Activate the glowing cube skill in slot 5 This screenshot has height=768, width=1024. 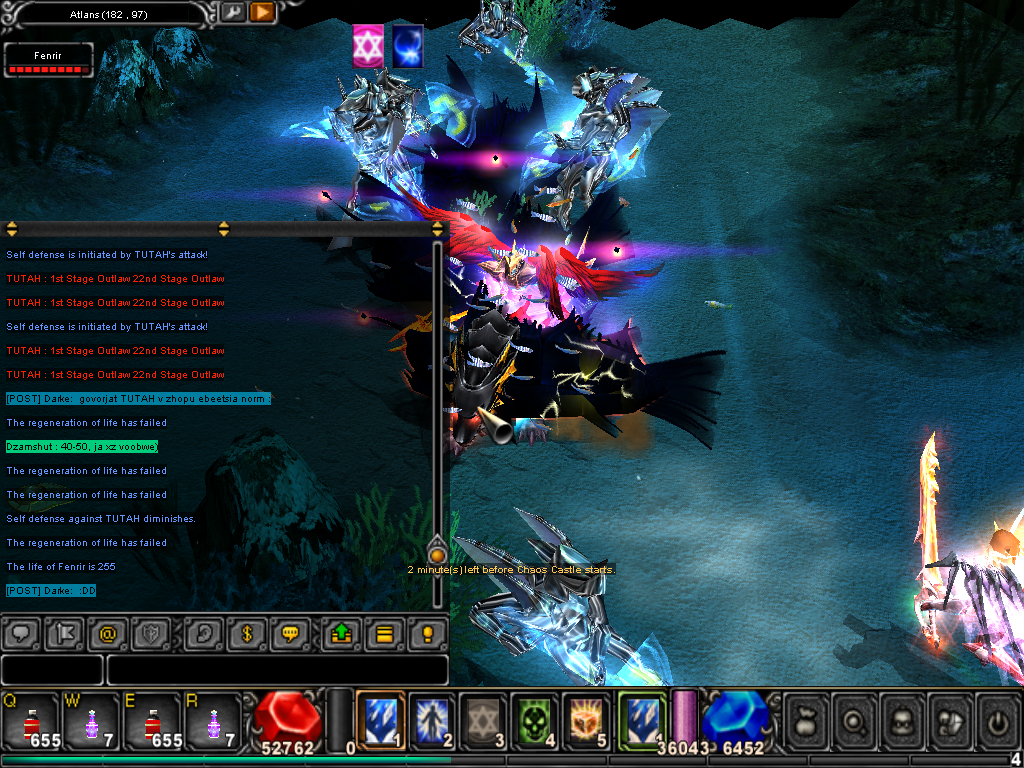(x=587, y=718)
